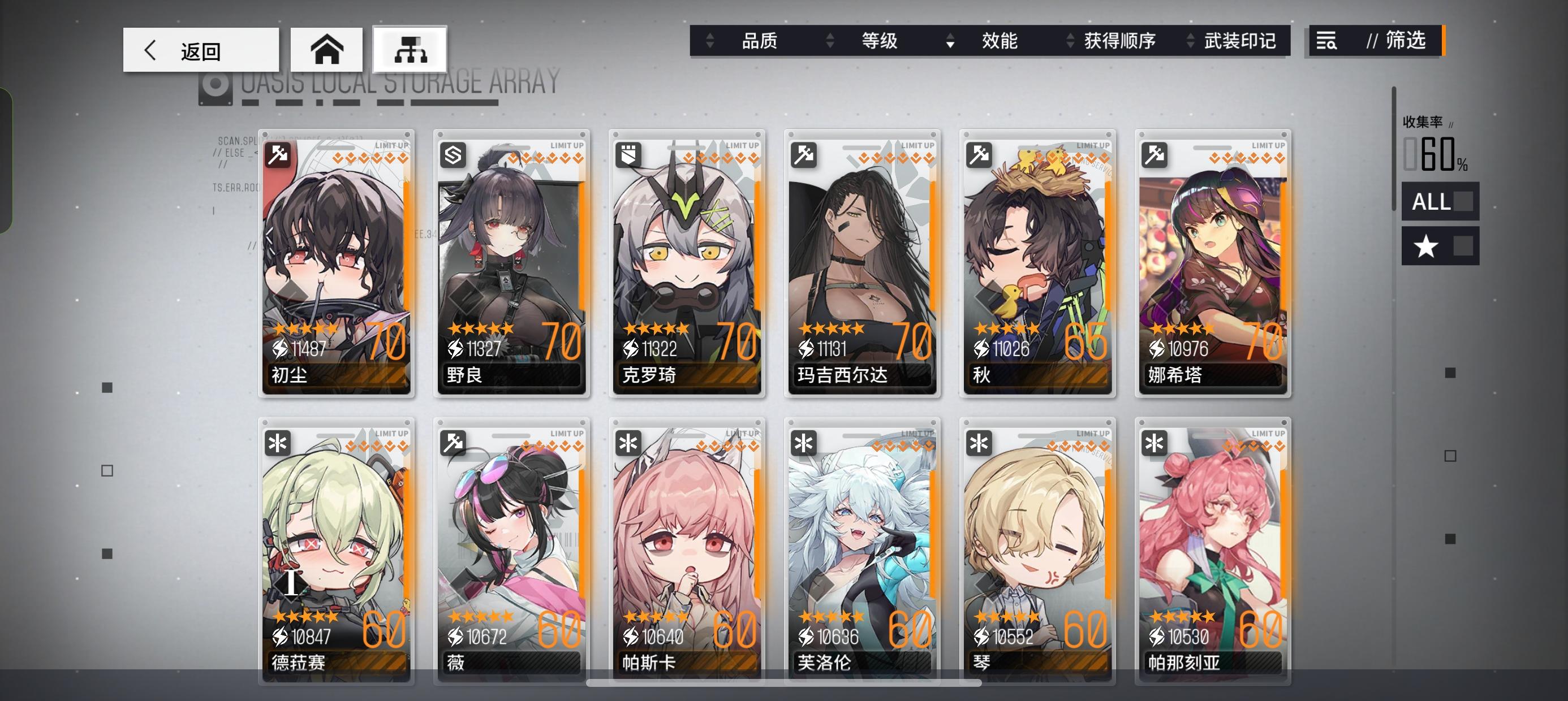Open the home screen via house icon
Screen dimensions: 1568x701
coord(329,49)
